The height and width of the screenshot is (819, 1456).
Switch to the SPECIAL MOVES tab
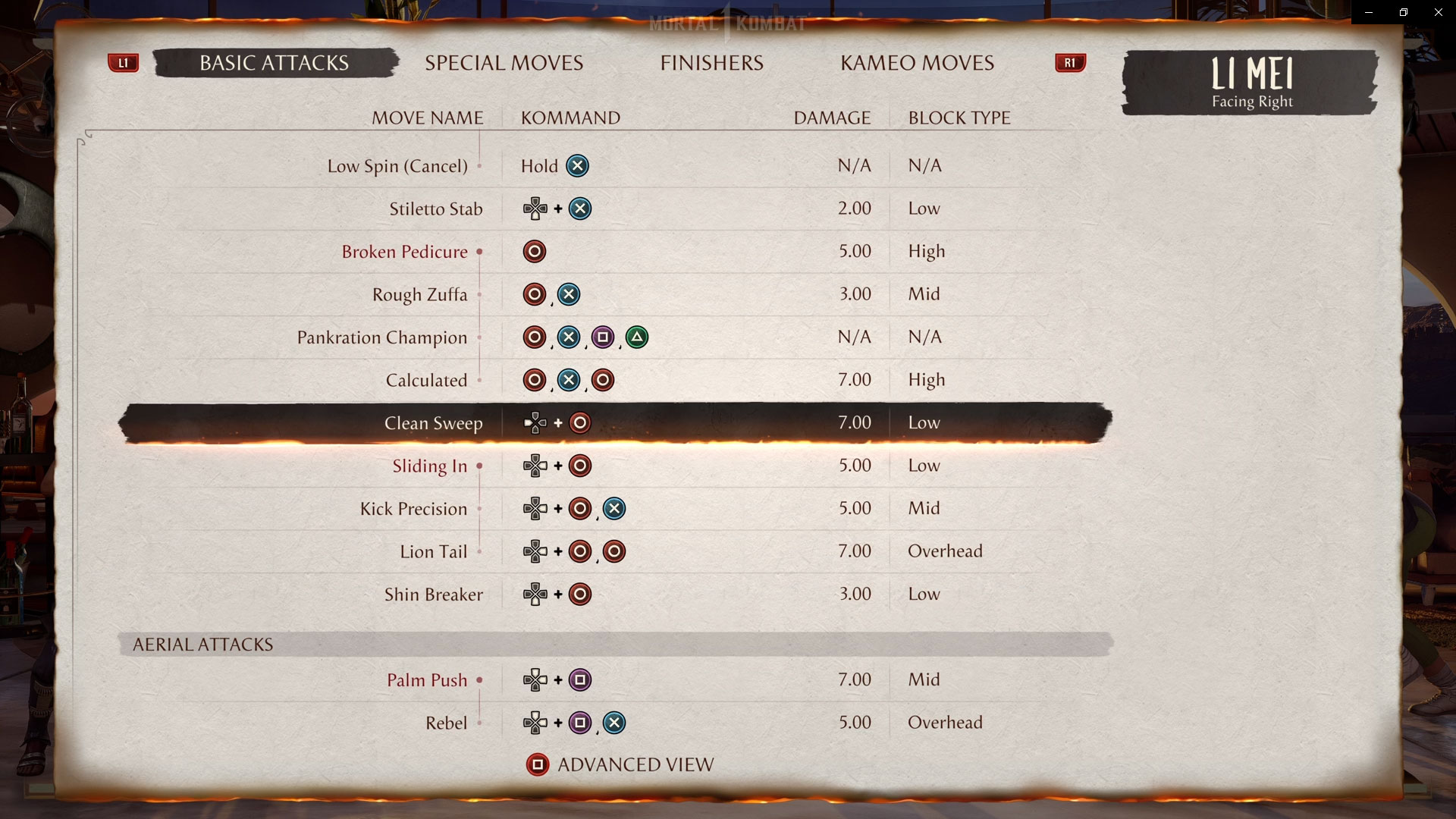coord(504,63)
